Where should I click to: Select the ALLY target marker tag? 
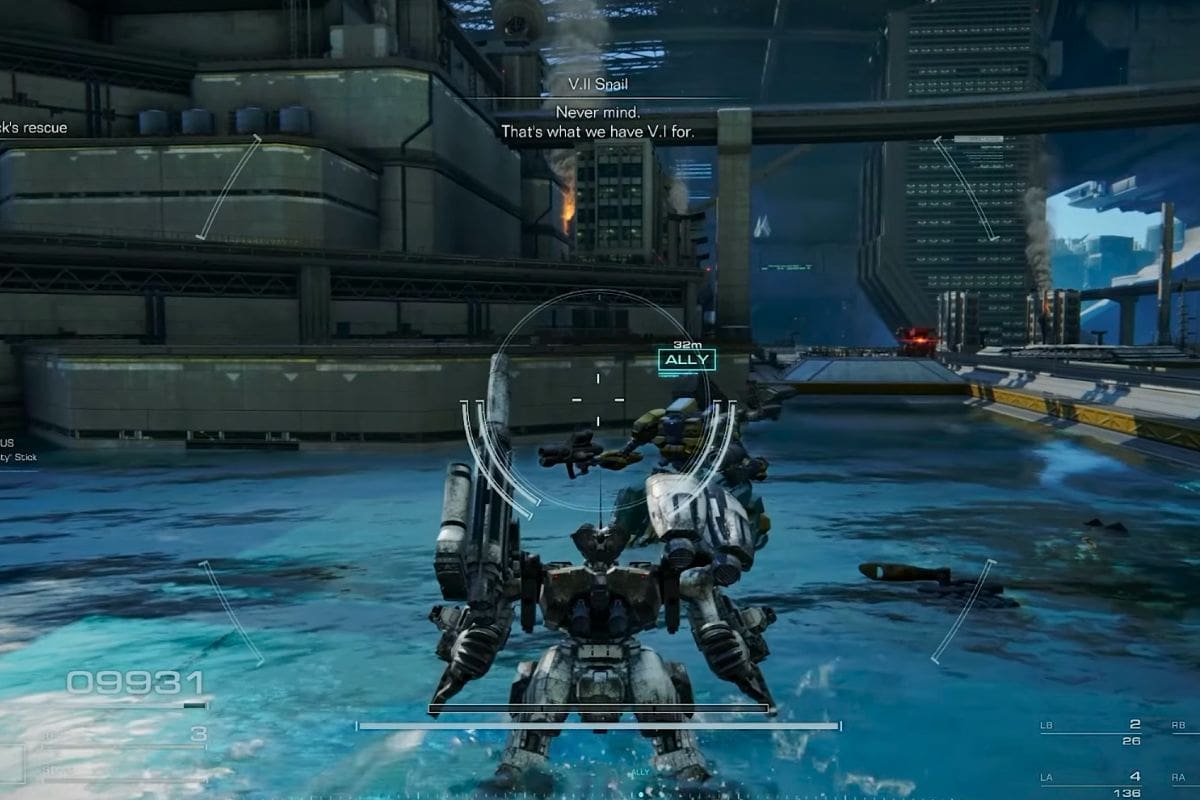pos(686,360)
